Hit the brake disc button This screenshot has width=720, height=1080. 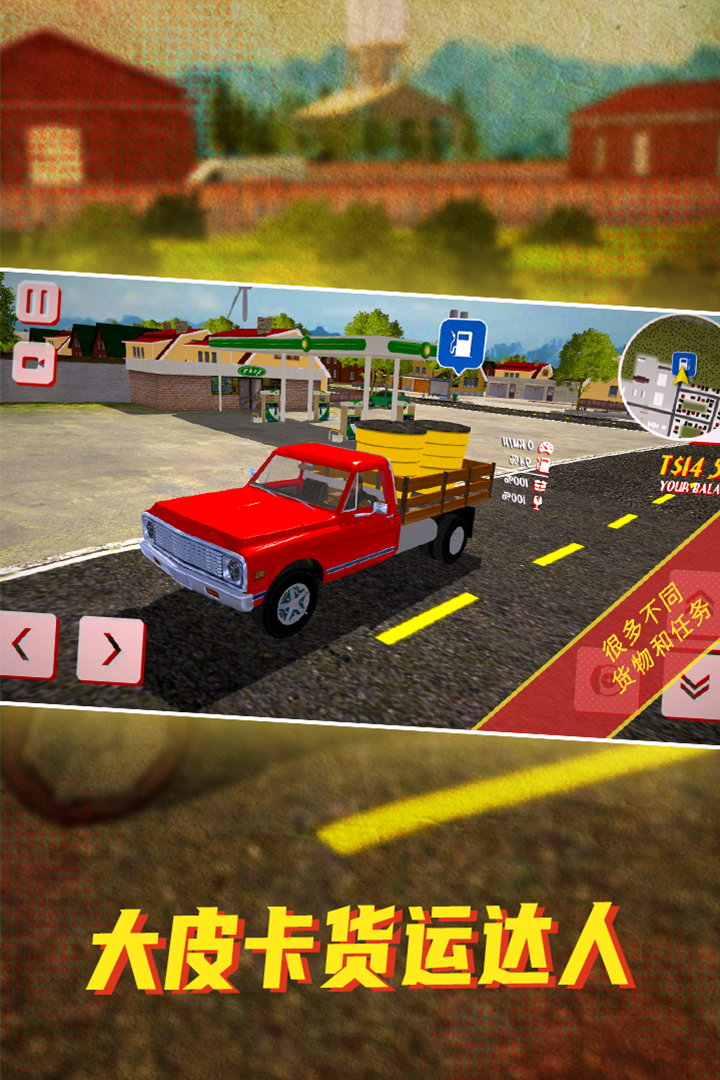[608, 680]
